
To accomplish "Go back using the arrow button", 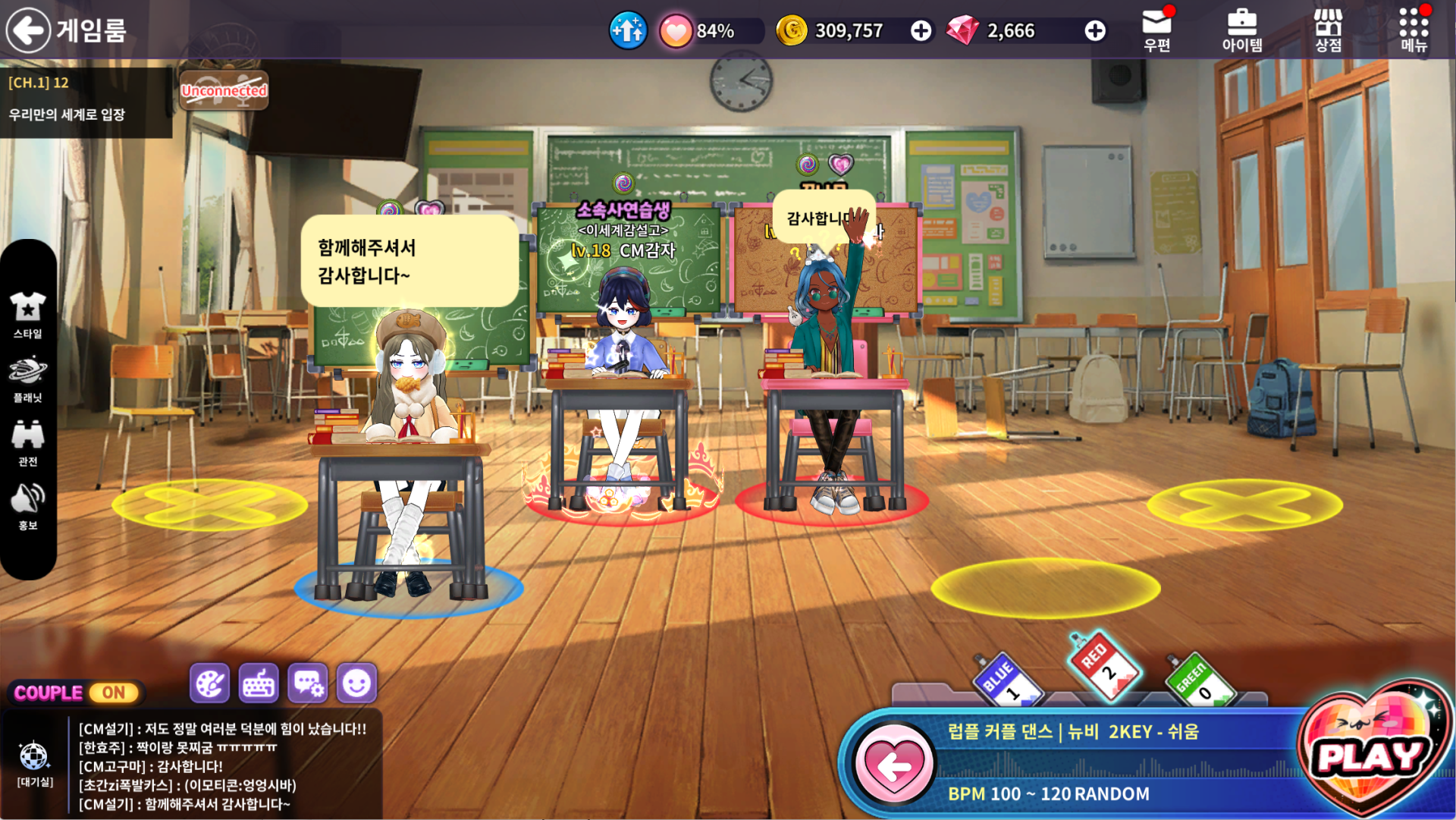I will tap(28, 30).
